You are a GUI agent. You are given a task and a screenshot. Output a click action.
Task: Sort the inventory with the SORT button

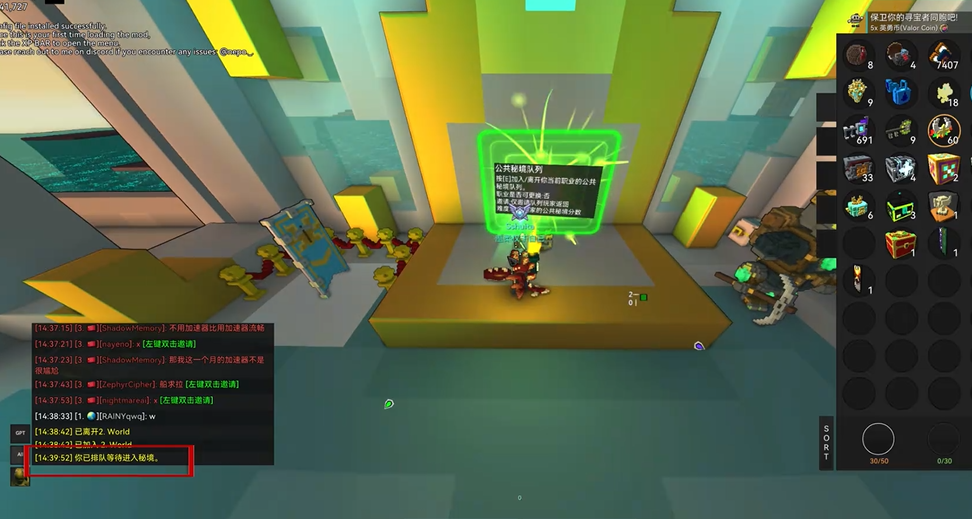[826, 442]
